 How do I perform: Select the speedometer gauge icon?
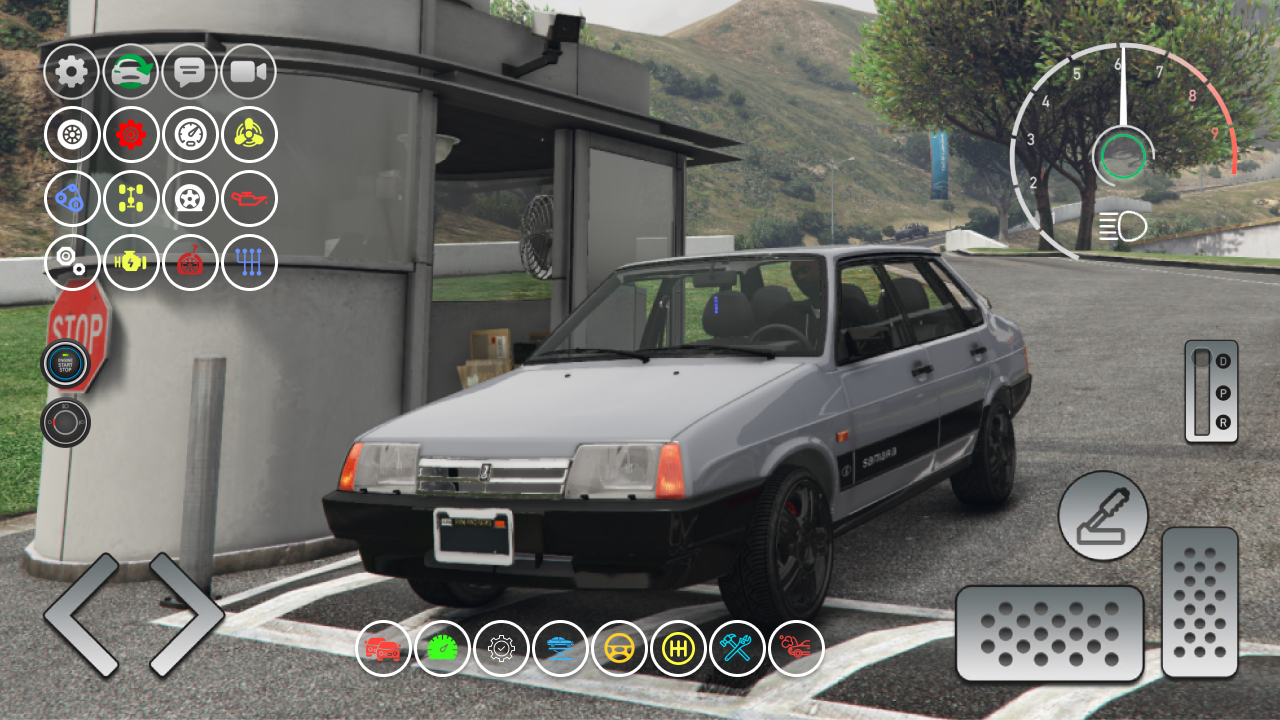point(190,135)
